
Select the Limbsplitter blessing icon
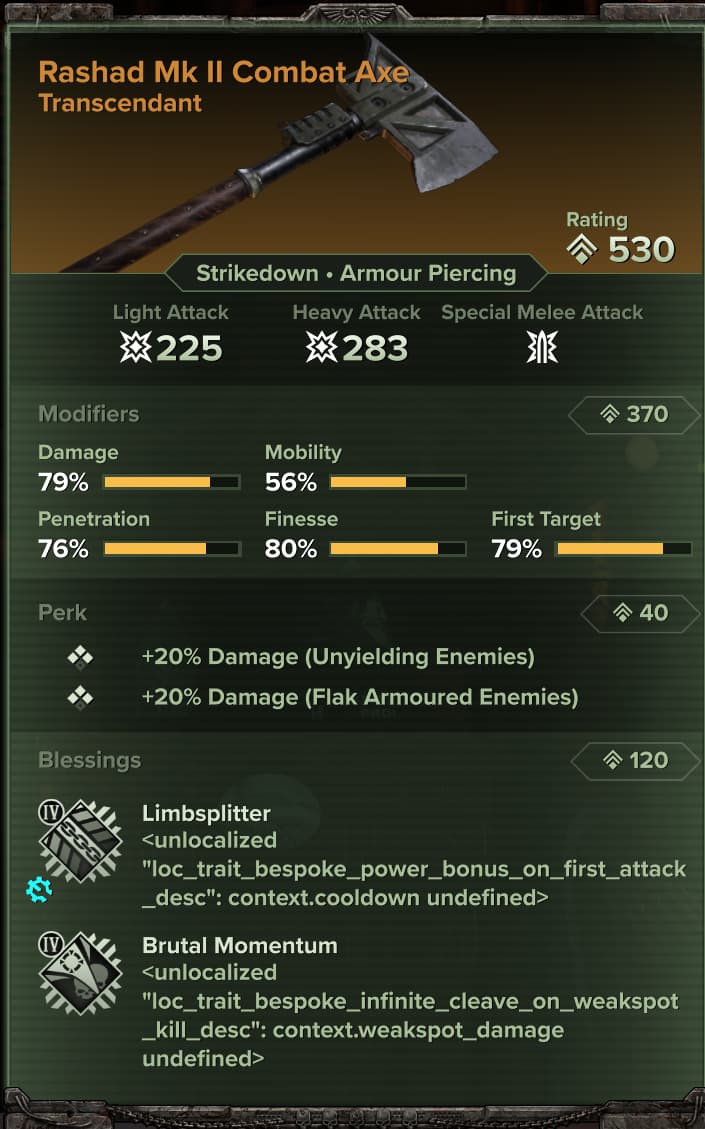pyautogui.click(x=80, y=840)
